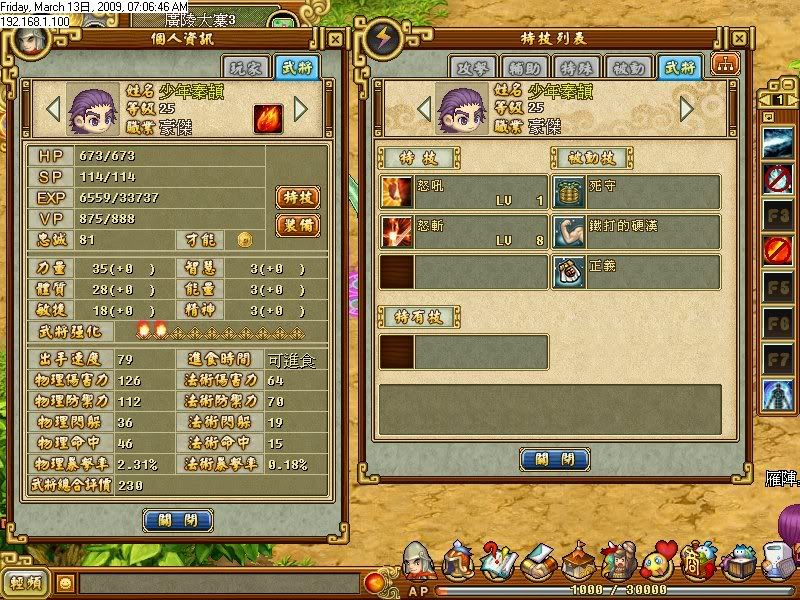Click the 鐵打的硬漢 passive skill
Viewport: 800px width, 600px height.
tap(636, 232)
